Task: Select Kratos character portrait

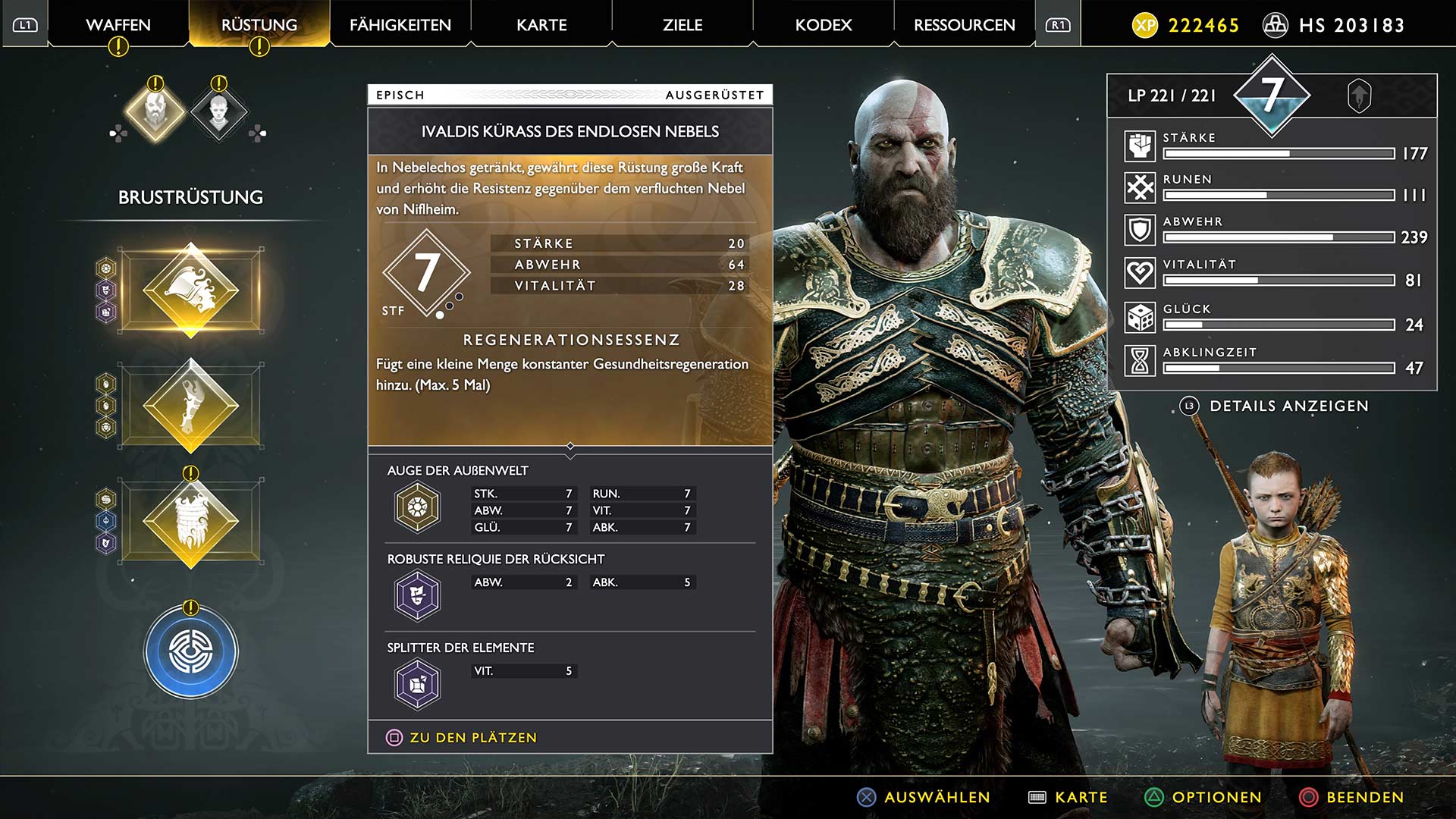Action: [x=155, y=113]
